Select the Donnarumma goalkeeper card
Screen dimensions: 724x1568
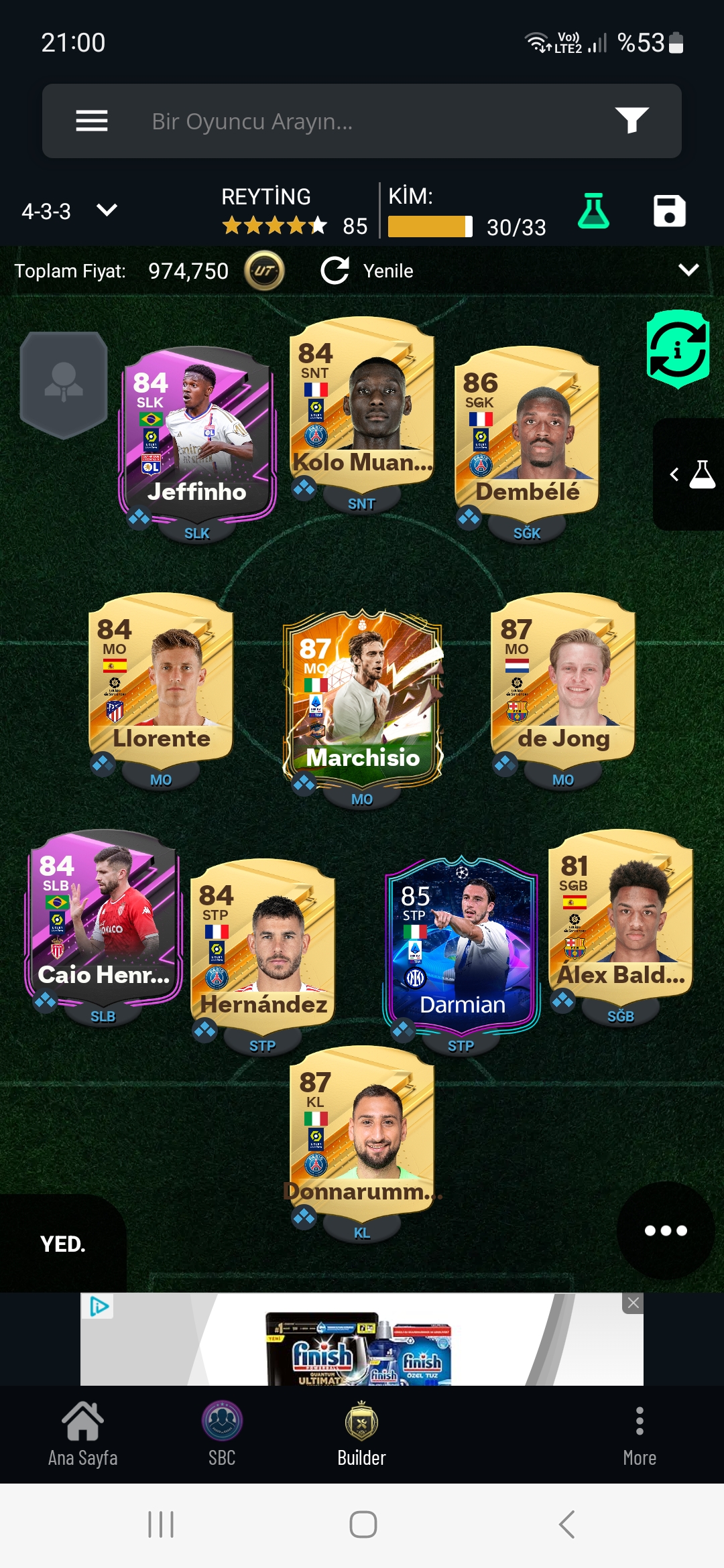(x=362, y=1131)
